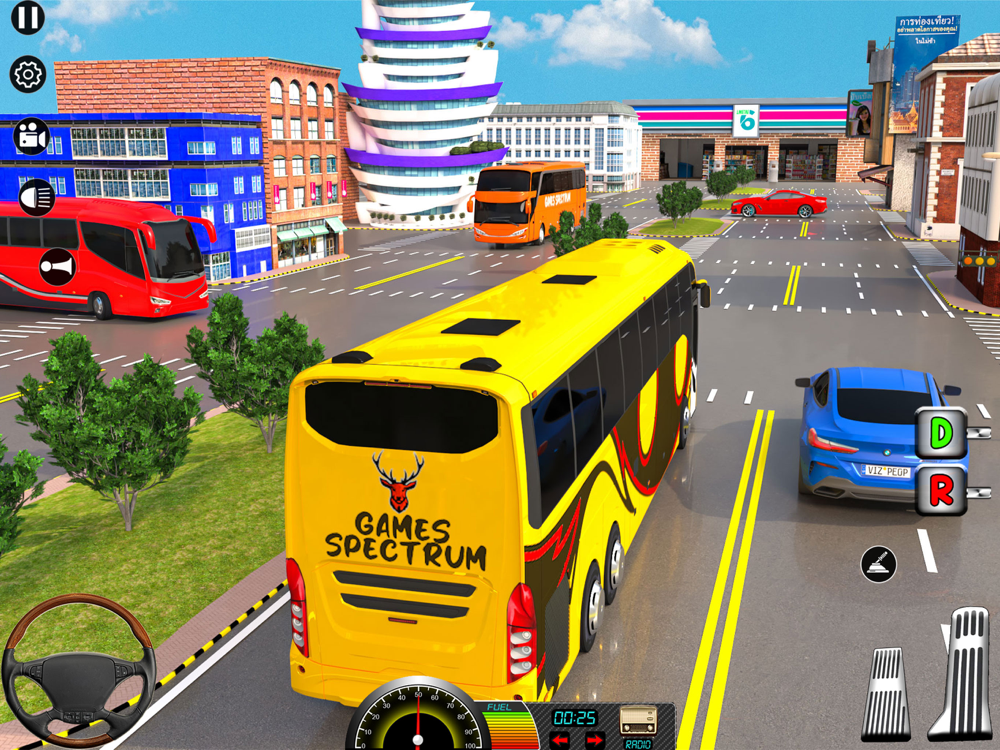Image resolution: width=1000 pixels, height=750 pixels.
Task: Activate the left turn indicator arrow
Action: 561,740
